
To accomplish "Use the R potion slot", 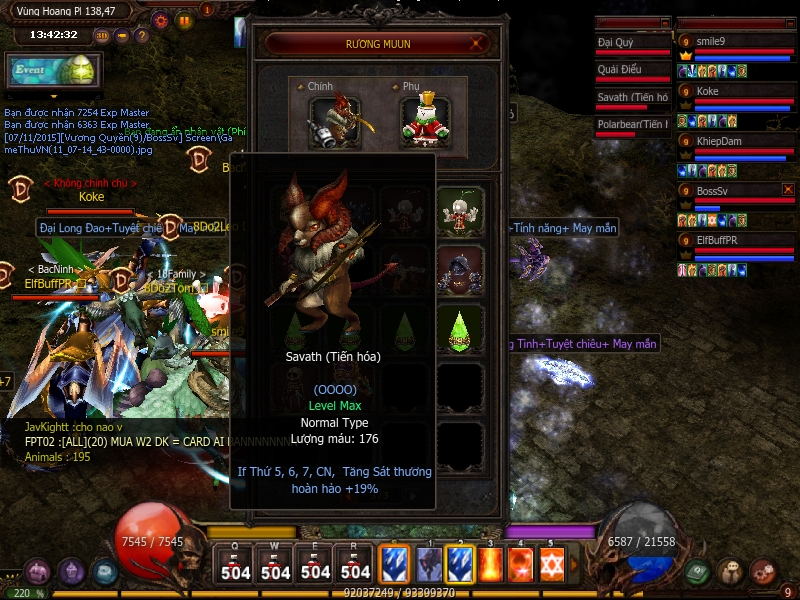I will point(356,566).
